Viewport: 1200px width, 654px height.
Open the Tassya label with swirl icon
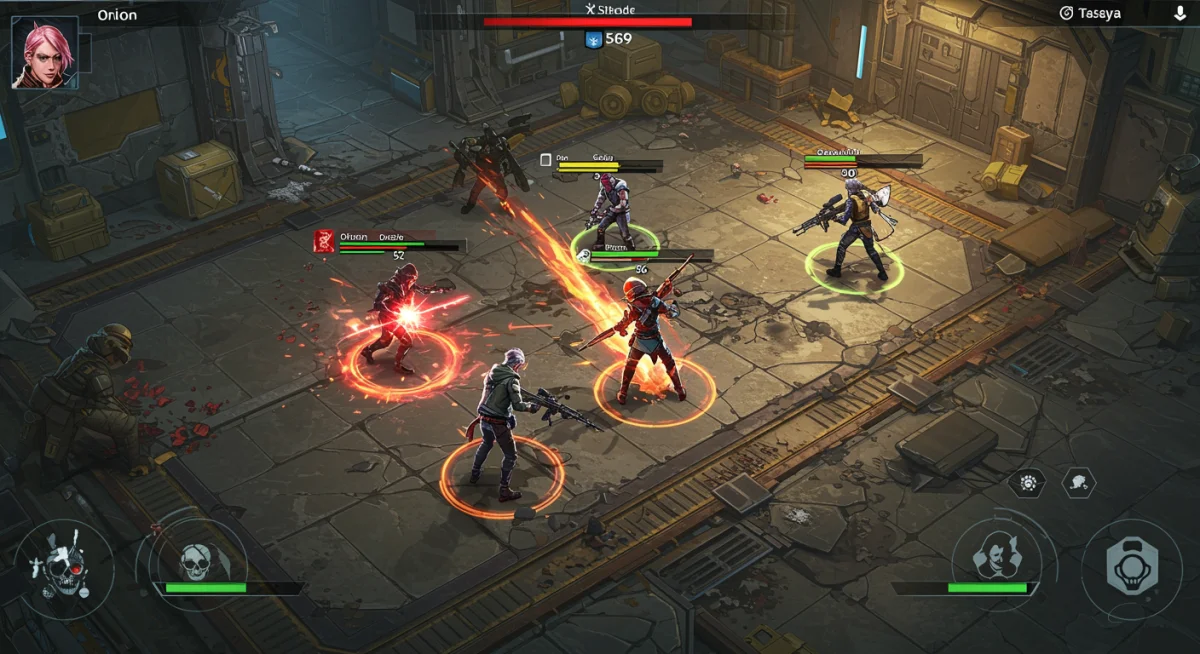pyautogui.click(x=1090, y=13)
